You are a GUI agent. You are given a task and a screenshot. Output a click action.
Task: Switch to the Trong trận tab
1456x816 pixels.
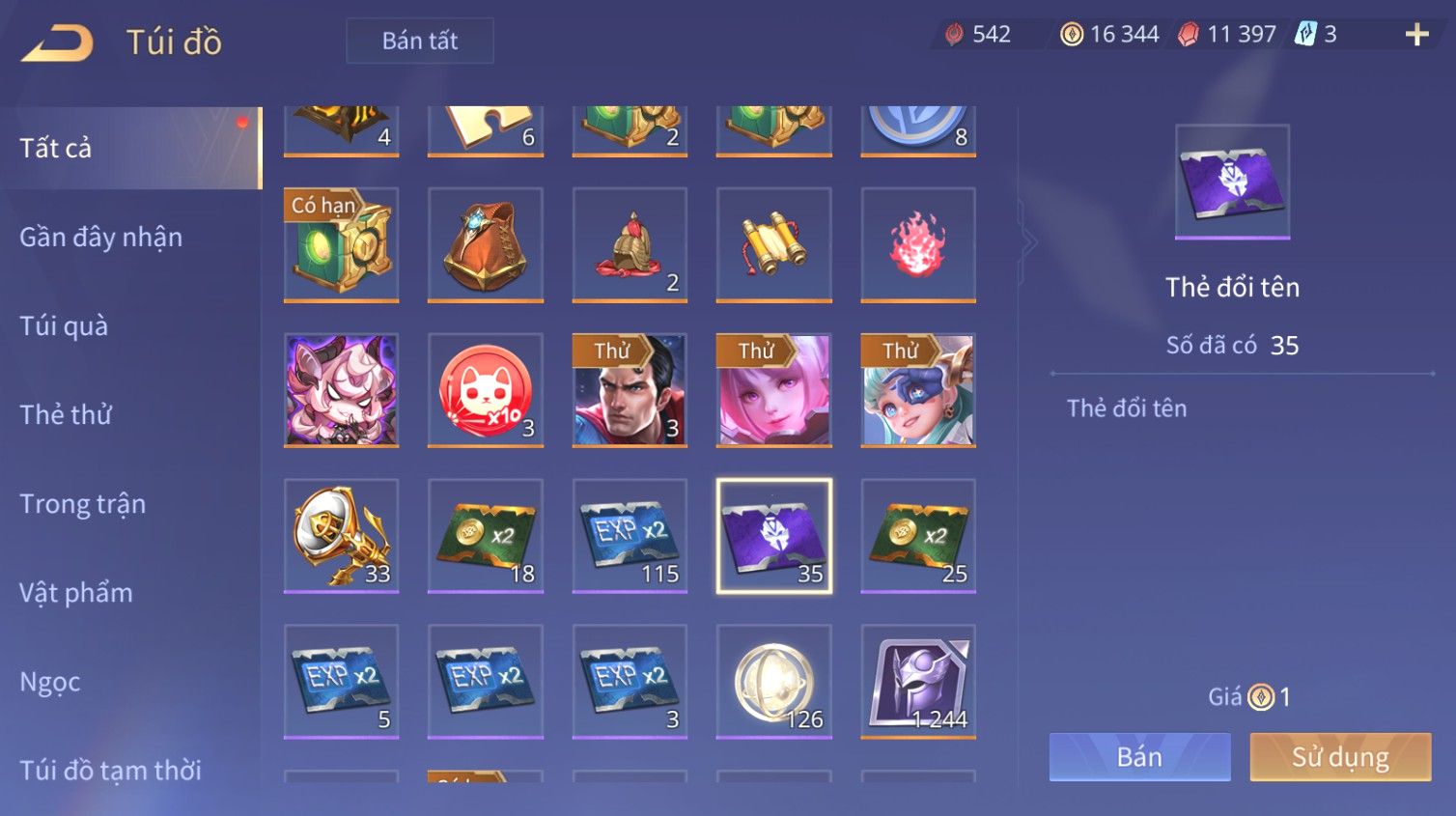click(x=82, y=503)
